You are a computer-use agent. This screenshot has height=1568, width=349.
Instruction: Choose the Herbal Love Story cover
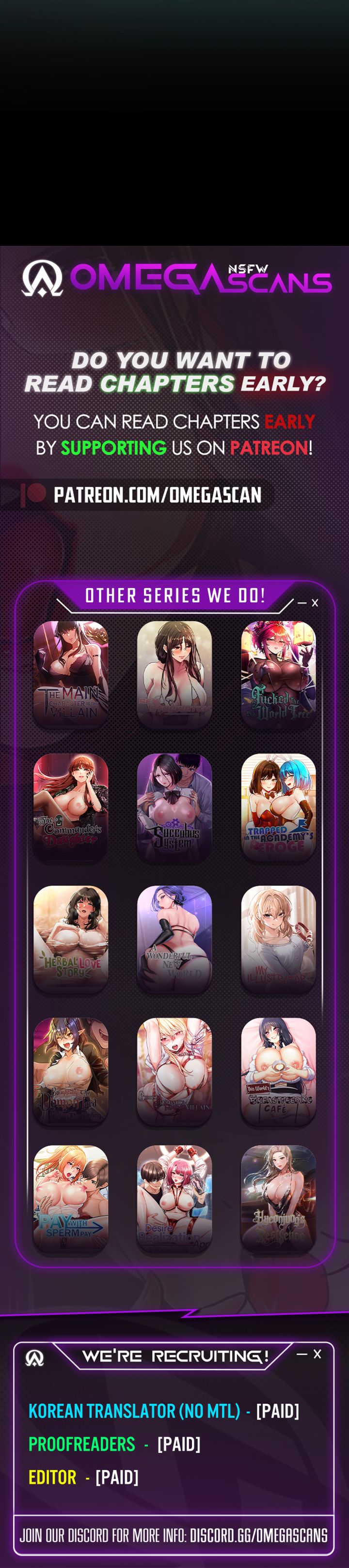pyautogui.click(x=71, y=939)
